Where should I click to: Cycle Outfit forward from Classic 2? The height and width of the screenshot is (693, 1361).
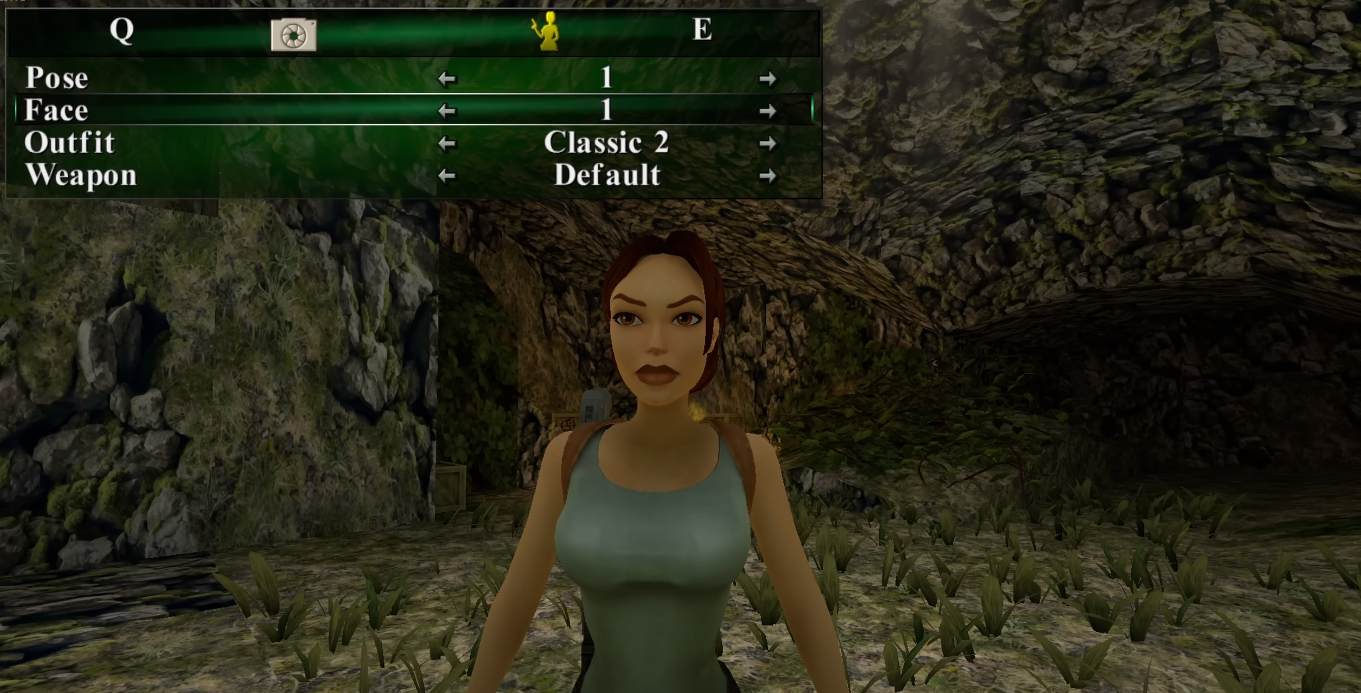767,144
